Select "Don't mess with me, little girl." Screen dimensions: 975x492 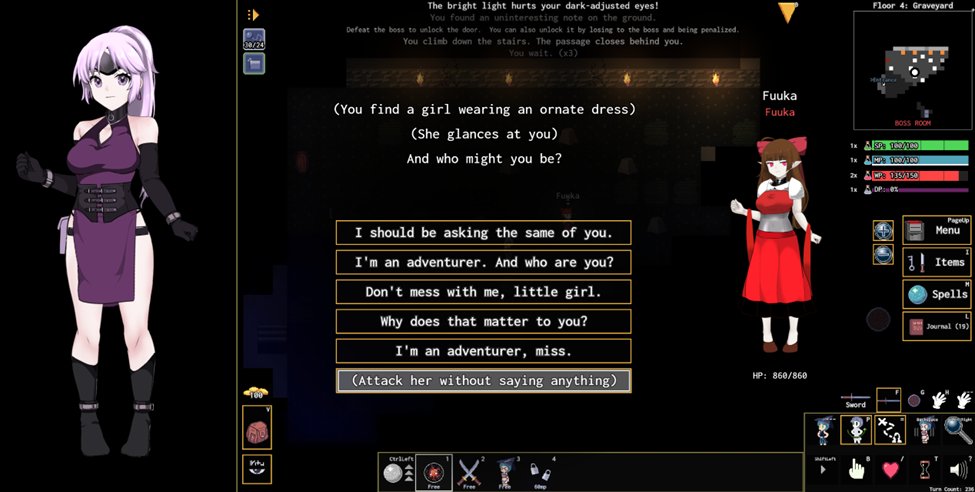483,292
